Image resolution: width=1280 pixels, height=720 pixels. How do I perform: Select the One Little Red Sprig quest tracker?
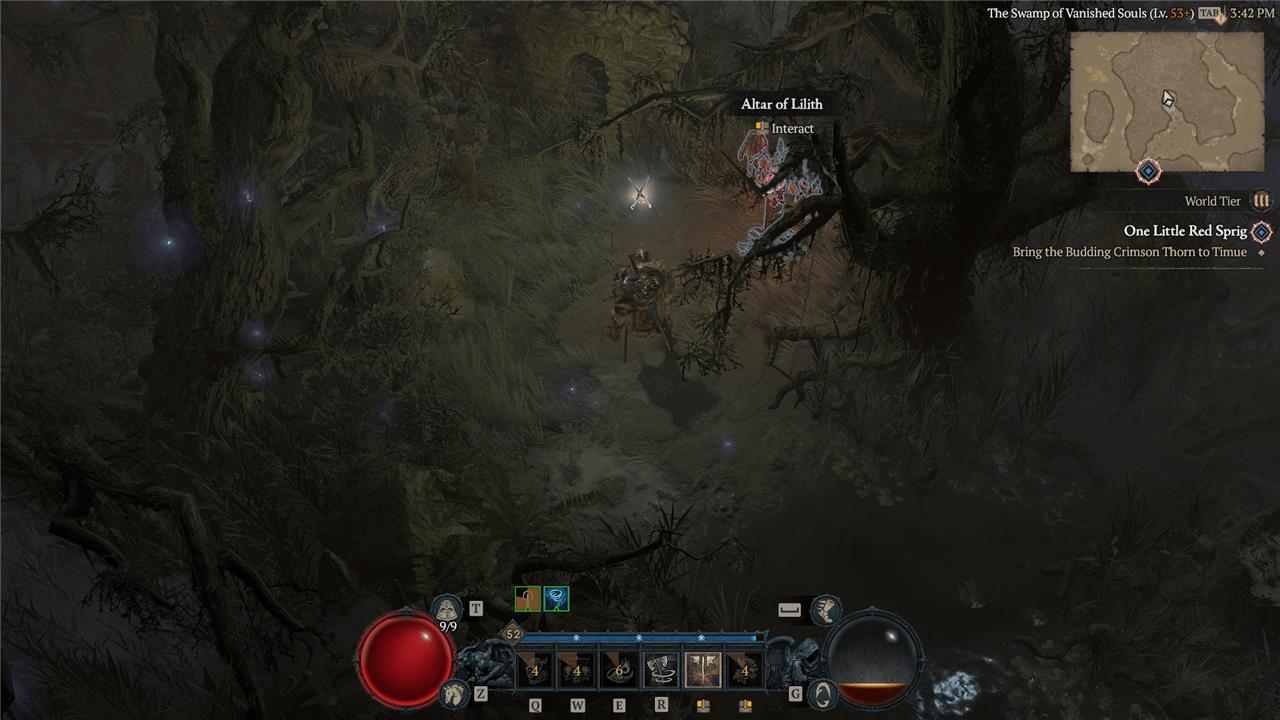(x=1185, y=232)
